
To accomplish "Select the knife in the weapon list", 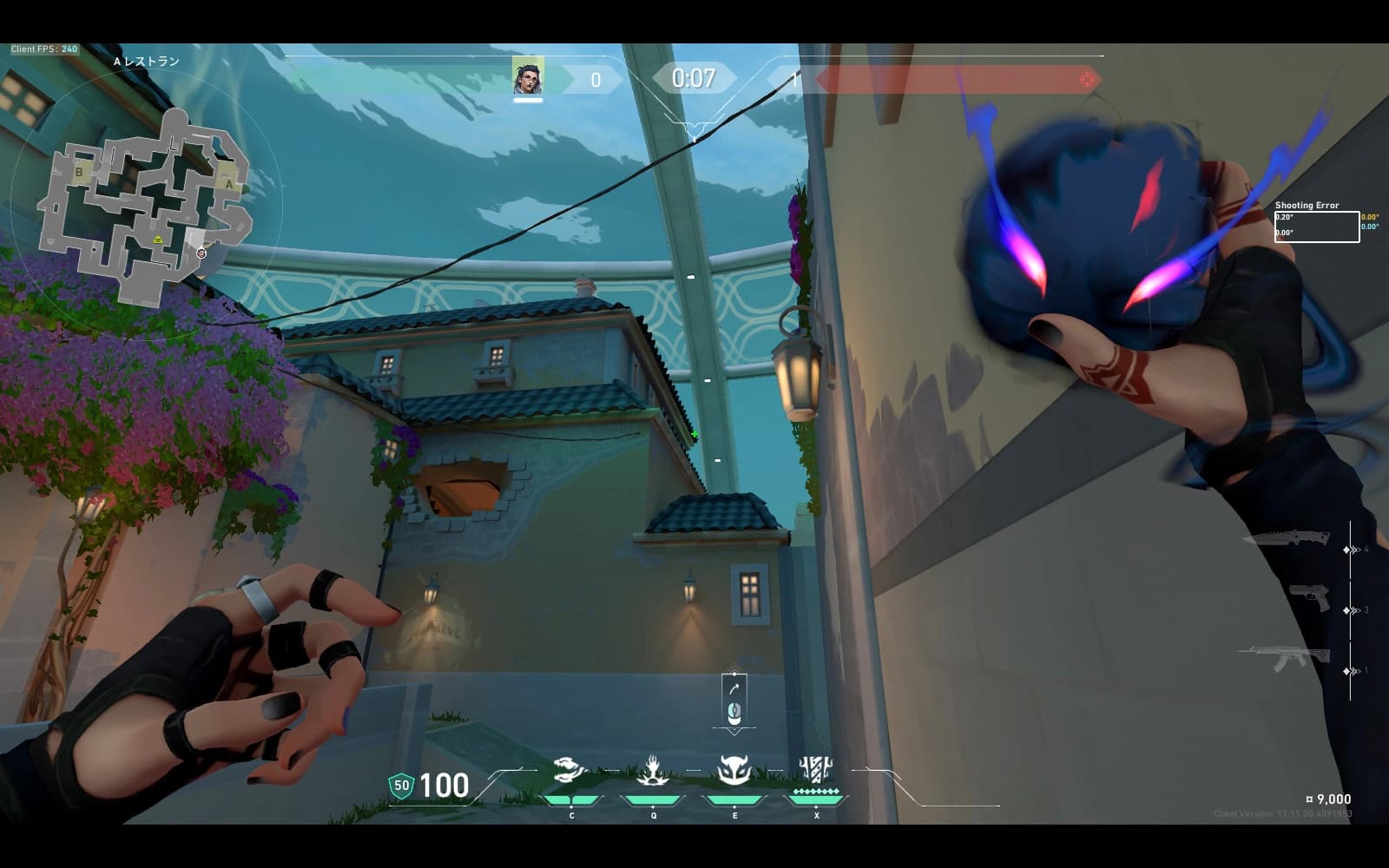I will coord(1287,539).
